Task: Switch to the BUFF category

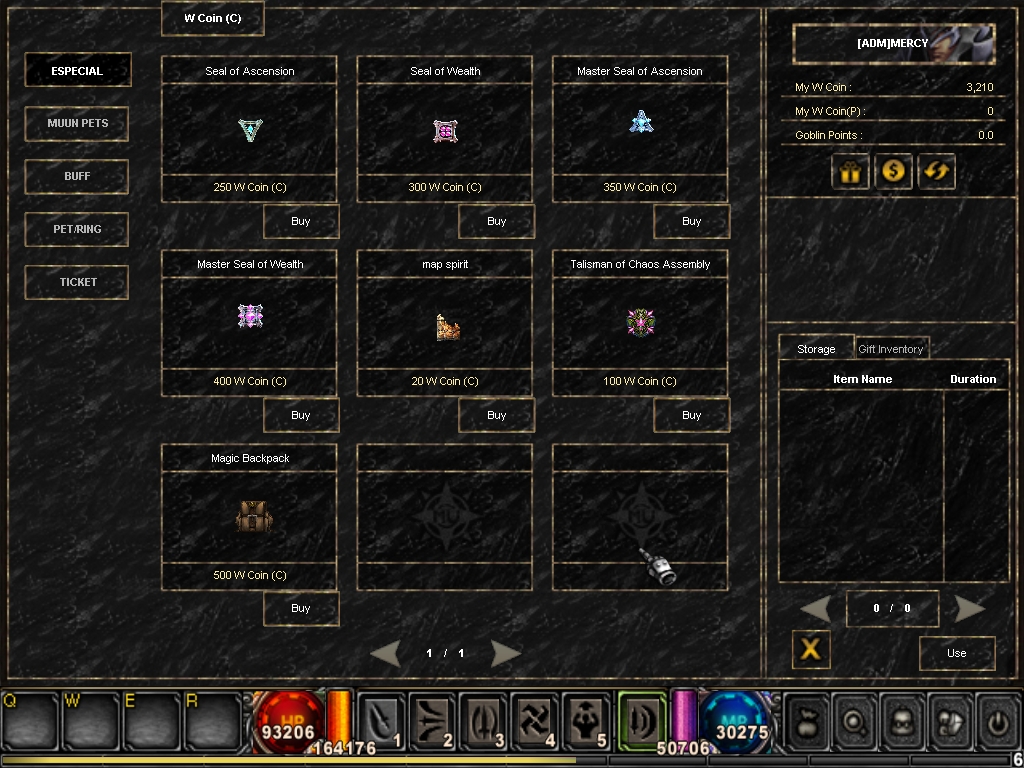Action: [77, 176]
